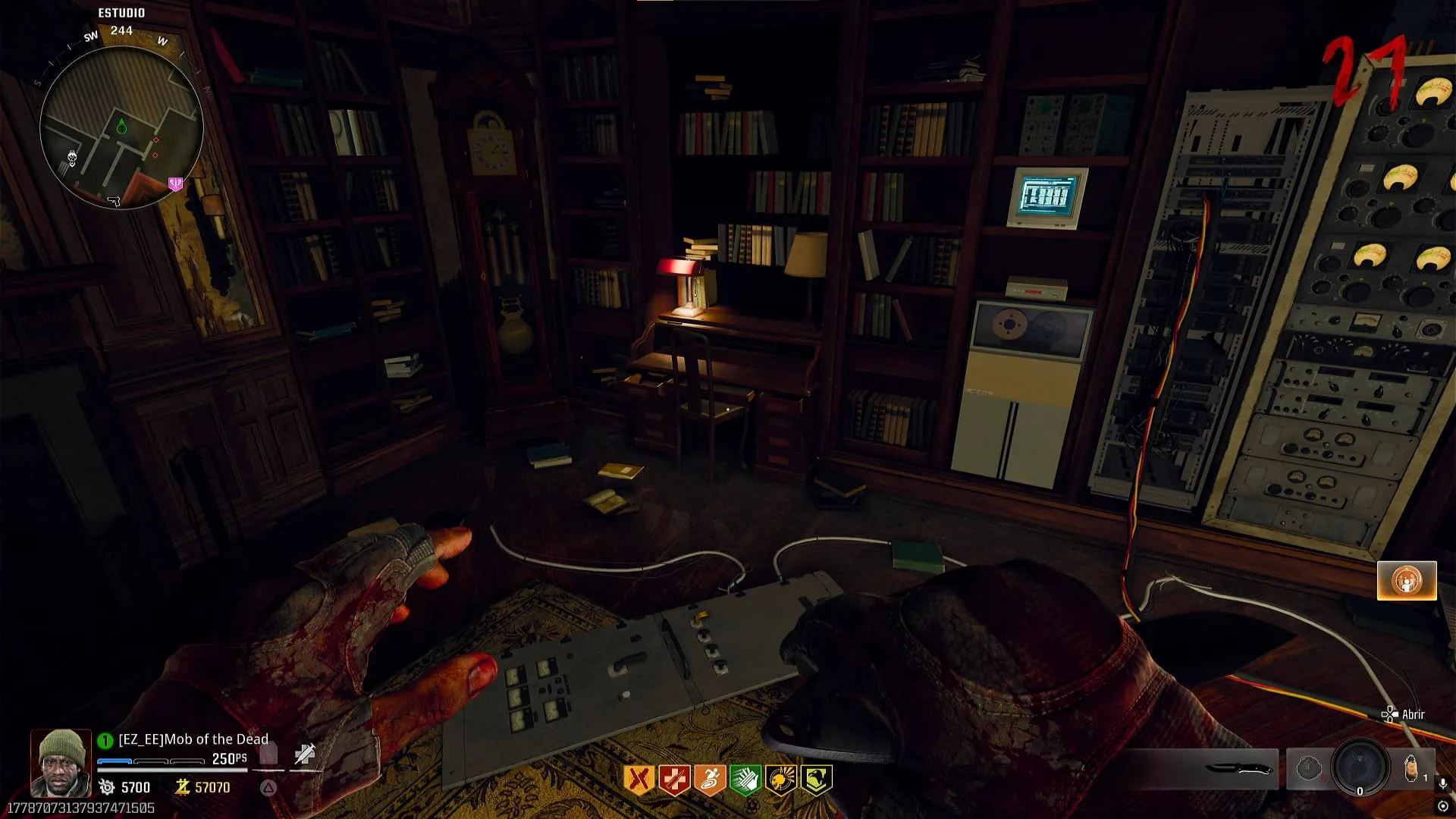Click the orange glowing ability tile
1456x819 pixels.
point(1407,581)
